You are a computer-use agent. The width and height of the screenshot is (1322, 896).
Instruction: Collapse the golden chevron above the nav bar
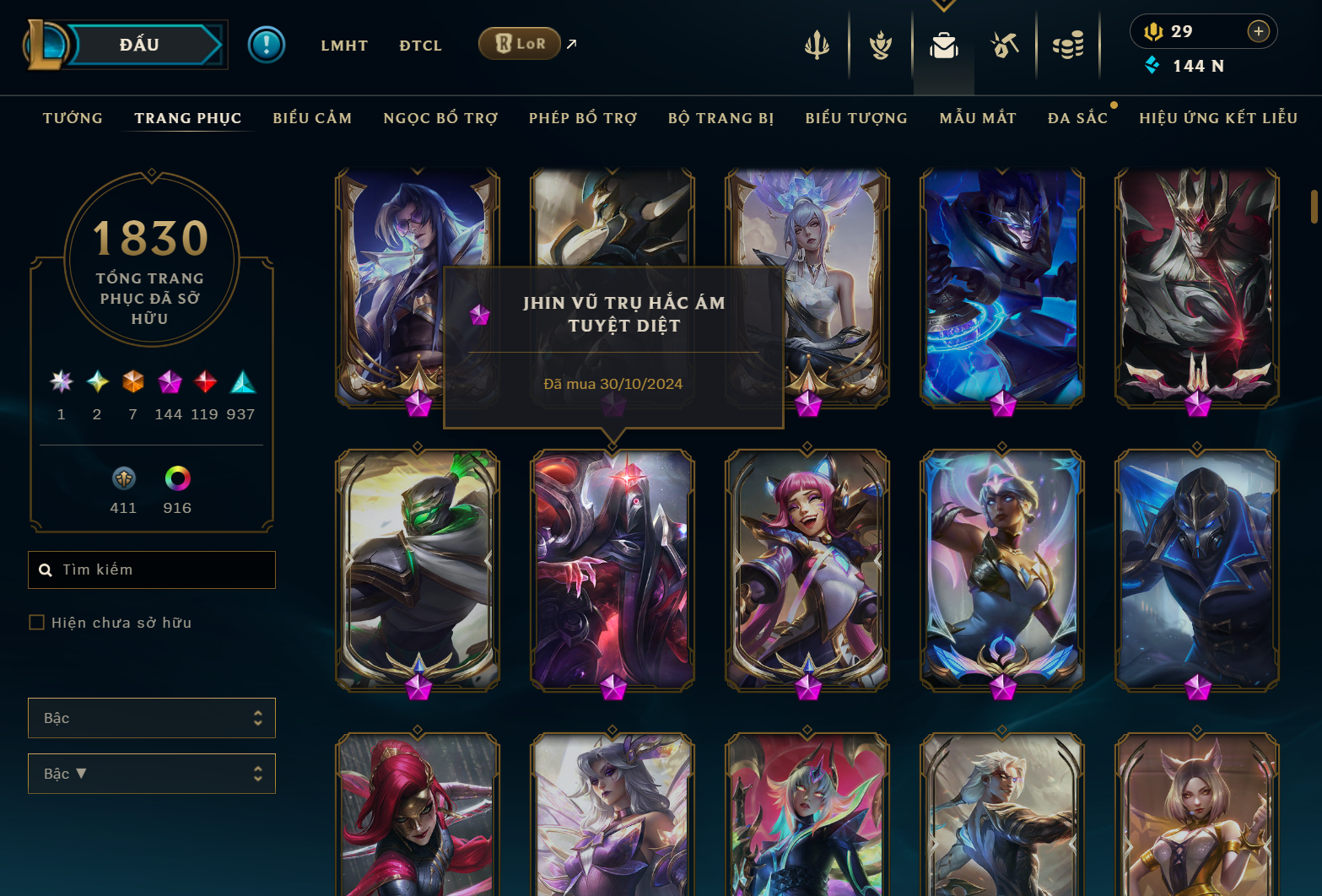click(x=943, y=4)
